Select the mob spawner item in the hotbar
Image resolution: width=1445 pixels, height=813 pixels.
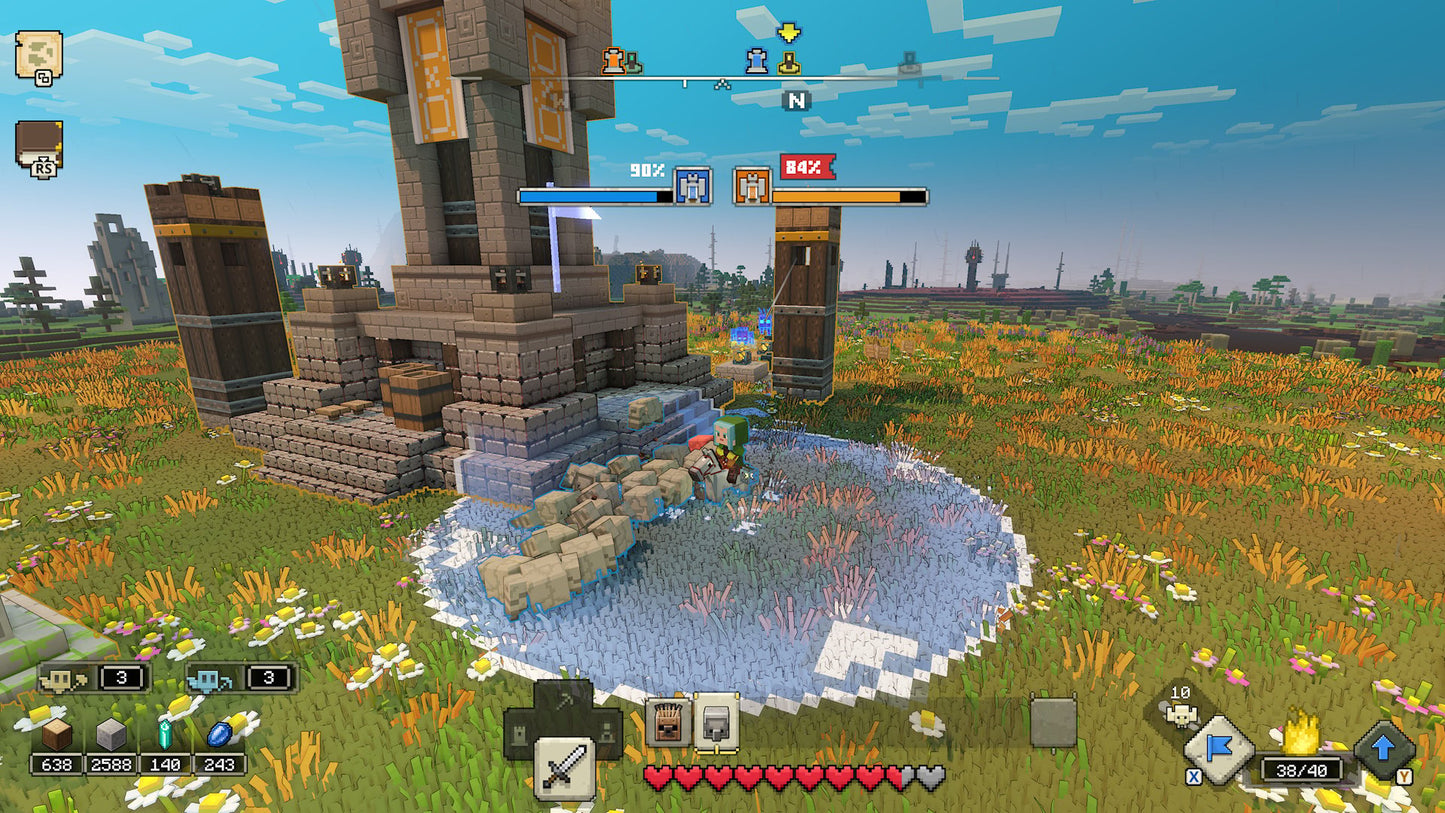tap(668, 722)
